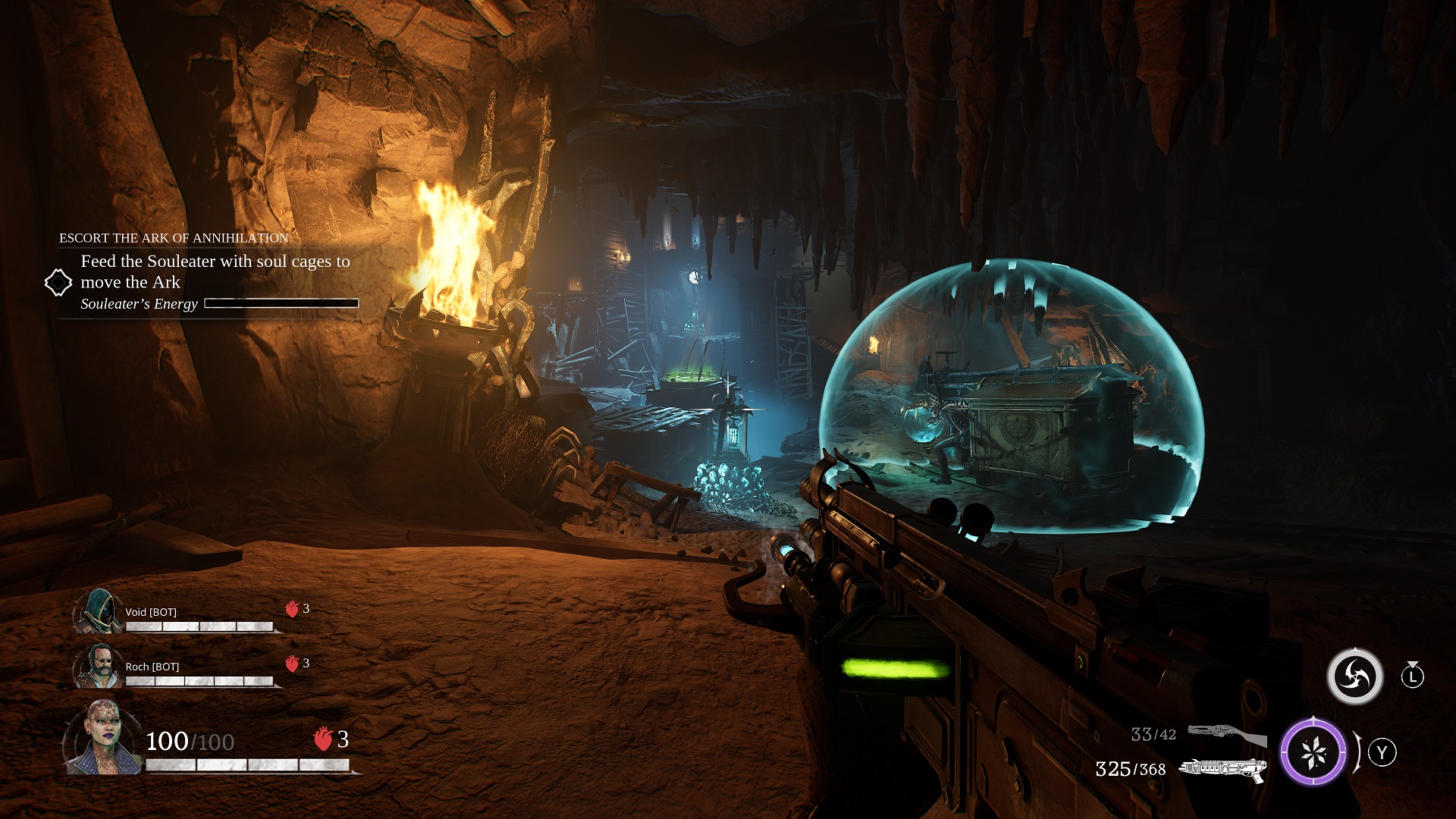Click Void bot teammate portrait
The height and width of the screenshot is (819, 1456).
(x=99, y=611)
